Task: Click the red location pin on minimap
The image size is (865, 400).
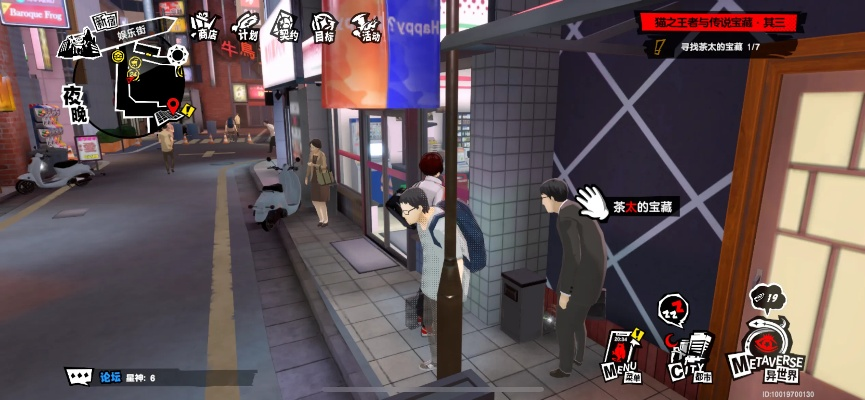Action: click(x=173, y=105)
